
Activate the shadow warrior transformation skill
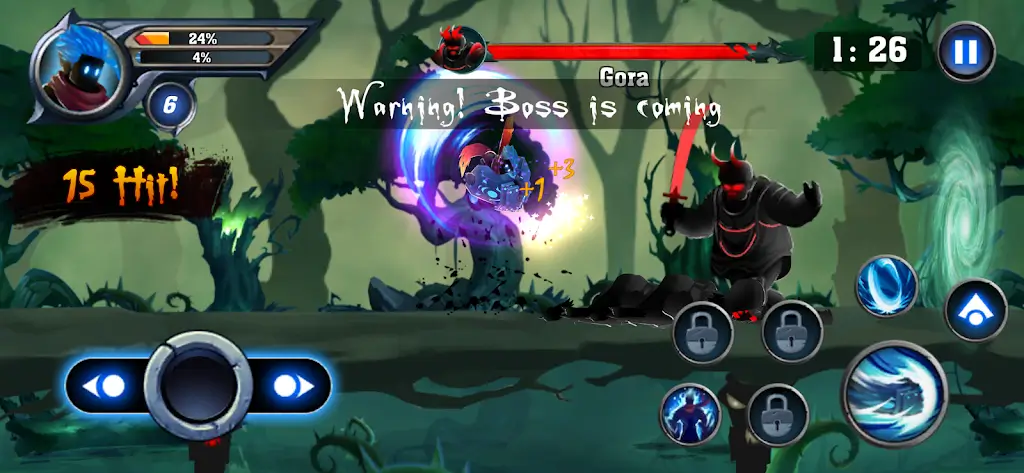coord(690,413)
